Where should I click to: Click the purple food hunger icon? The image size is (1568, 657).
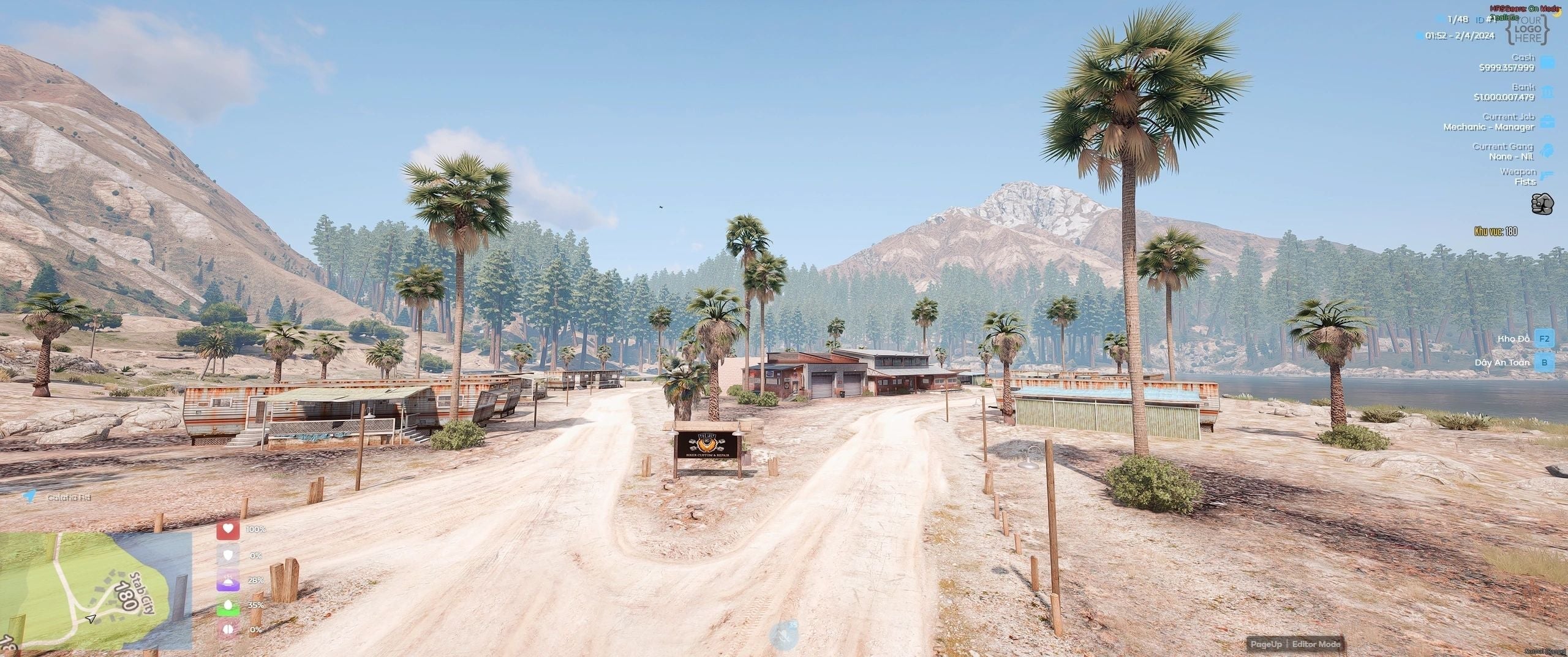(x=228, y=580)
